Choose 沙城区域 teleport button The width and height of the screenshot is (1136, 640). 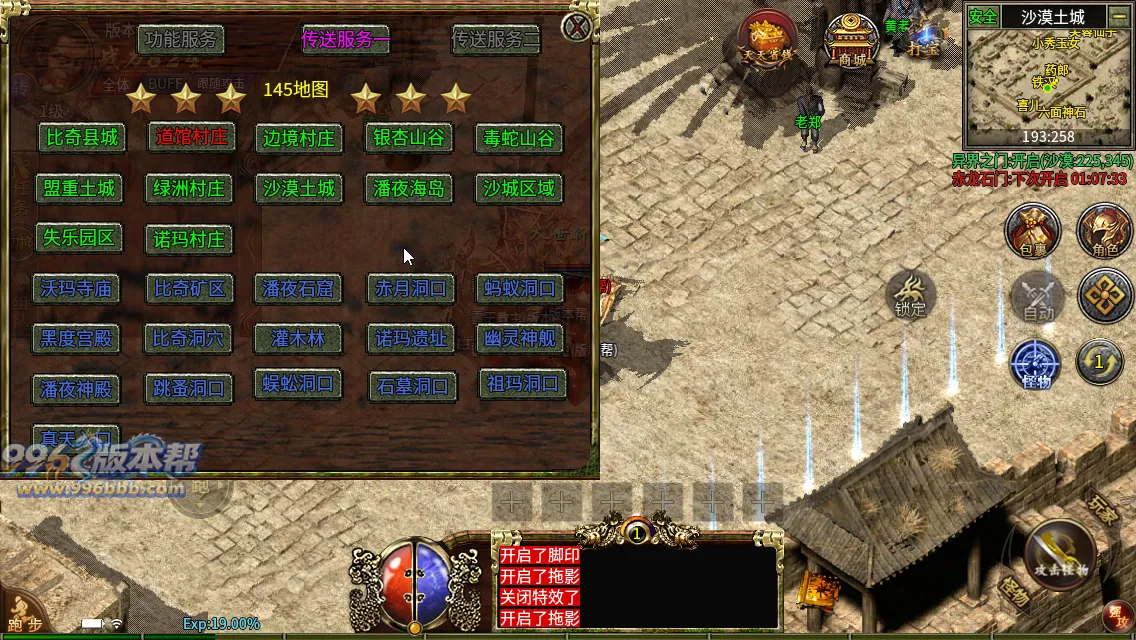(518, 188)
